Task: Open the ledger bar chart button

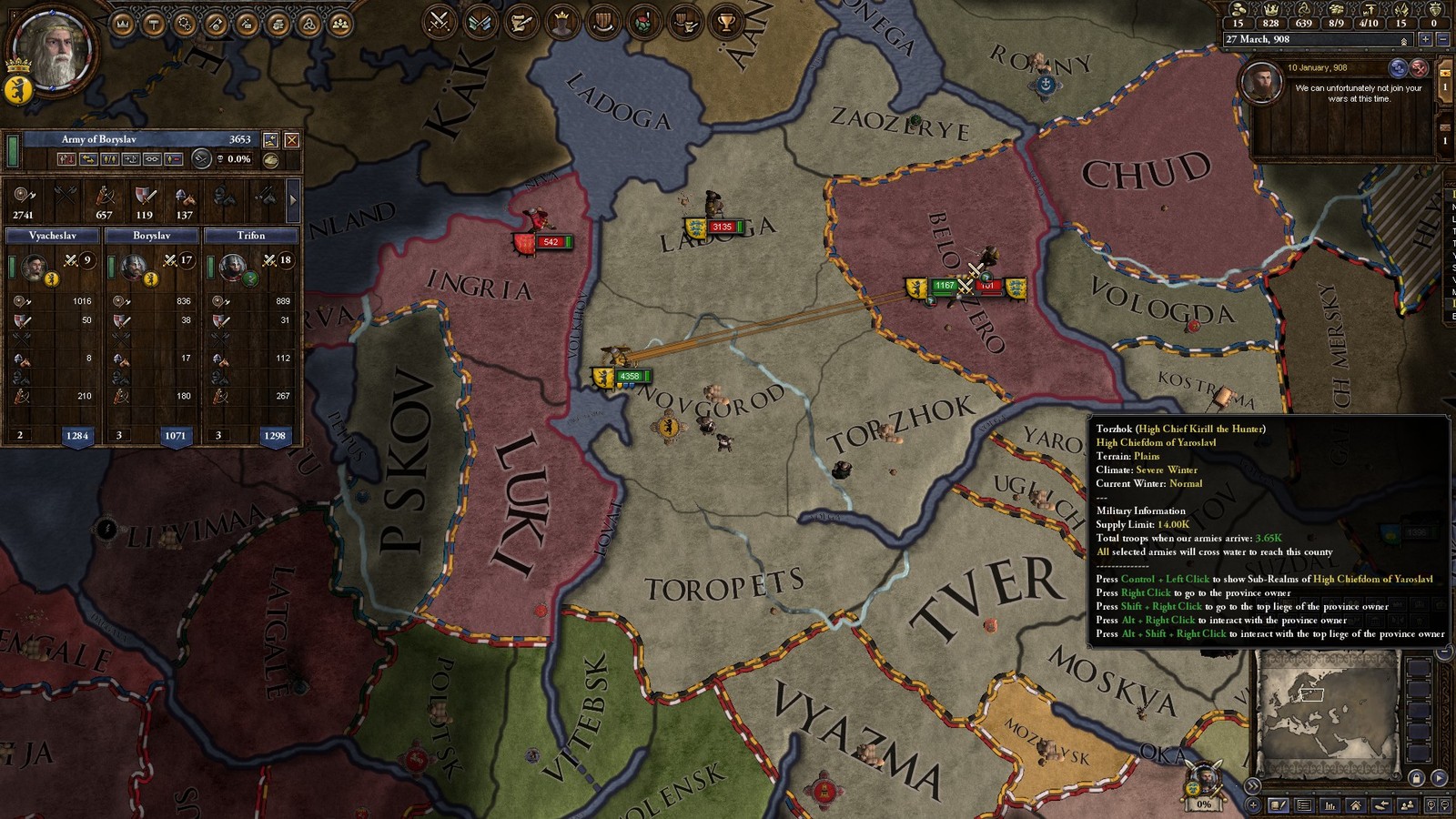Action: (x=1330, y=805)
